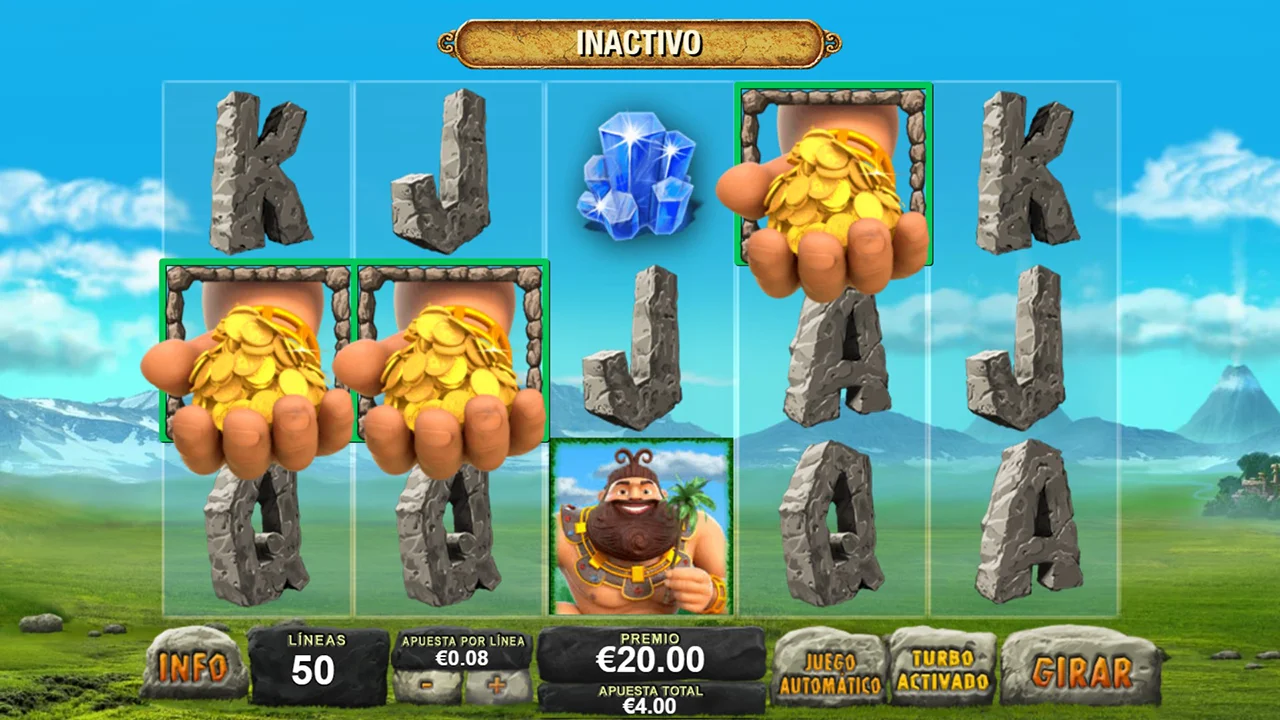
Task: Spin the reels with Girar
Action: click(1082, 669)
